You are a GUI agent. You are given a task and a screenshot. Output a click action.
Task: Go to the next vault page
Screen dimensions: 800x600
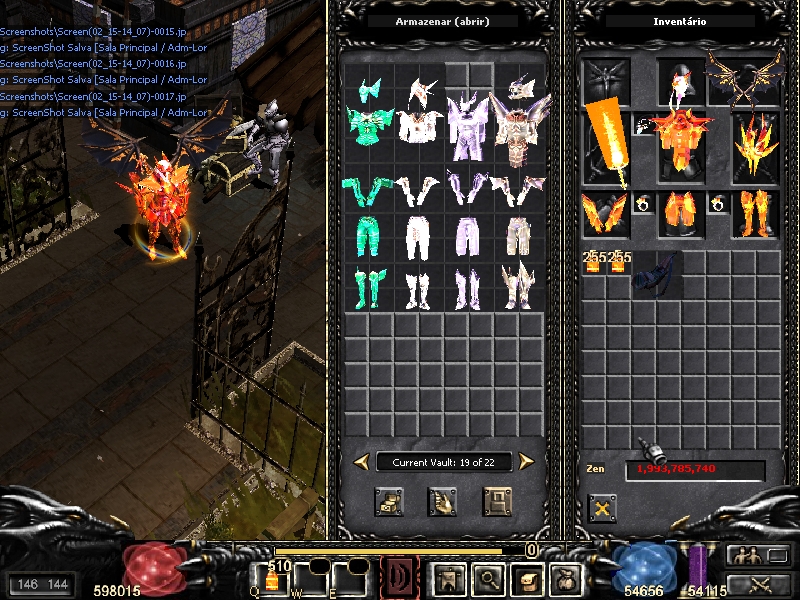coord(527,461)
